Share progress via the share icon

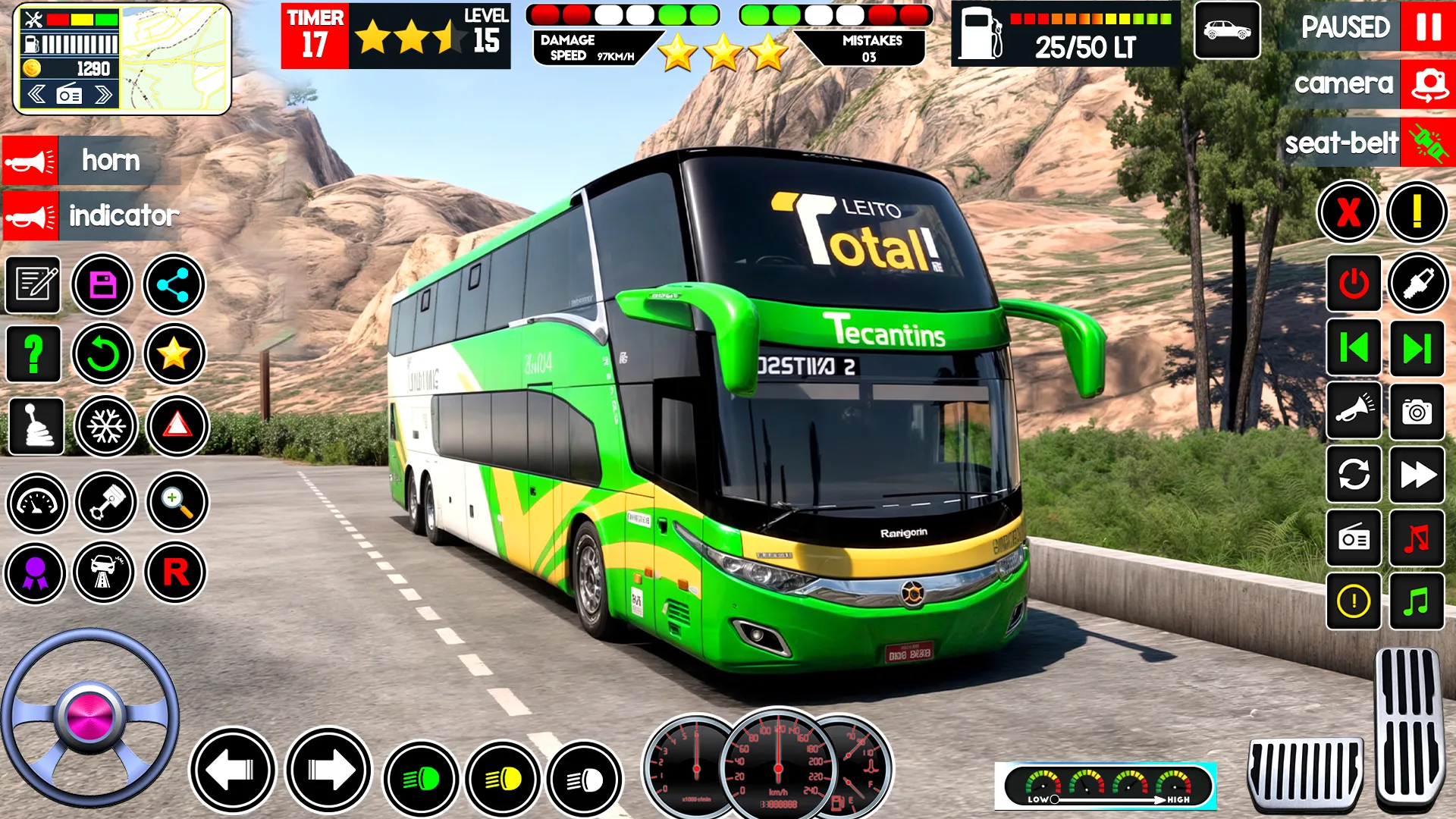176,284
